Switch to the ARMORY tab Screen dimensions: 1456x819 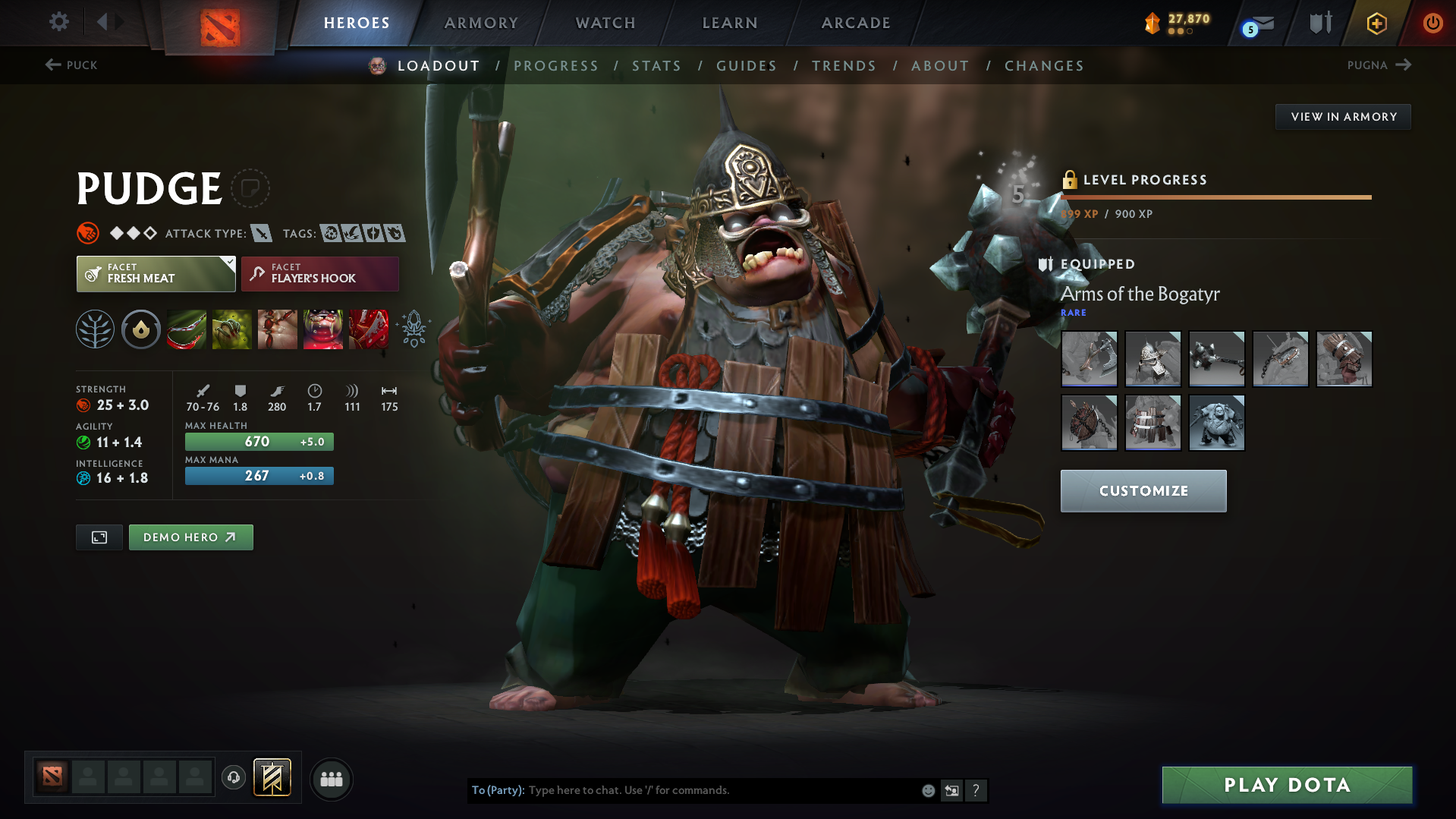pyautogui.click(x=481, y=23)
